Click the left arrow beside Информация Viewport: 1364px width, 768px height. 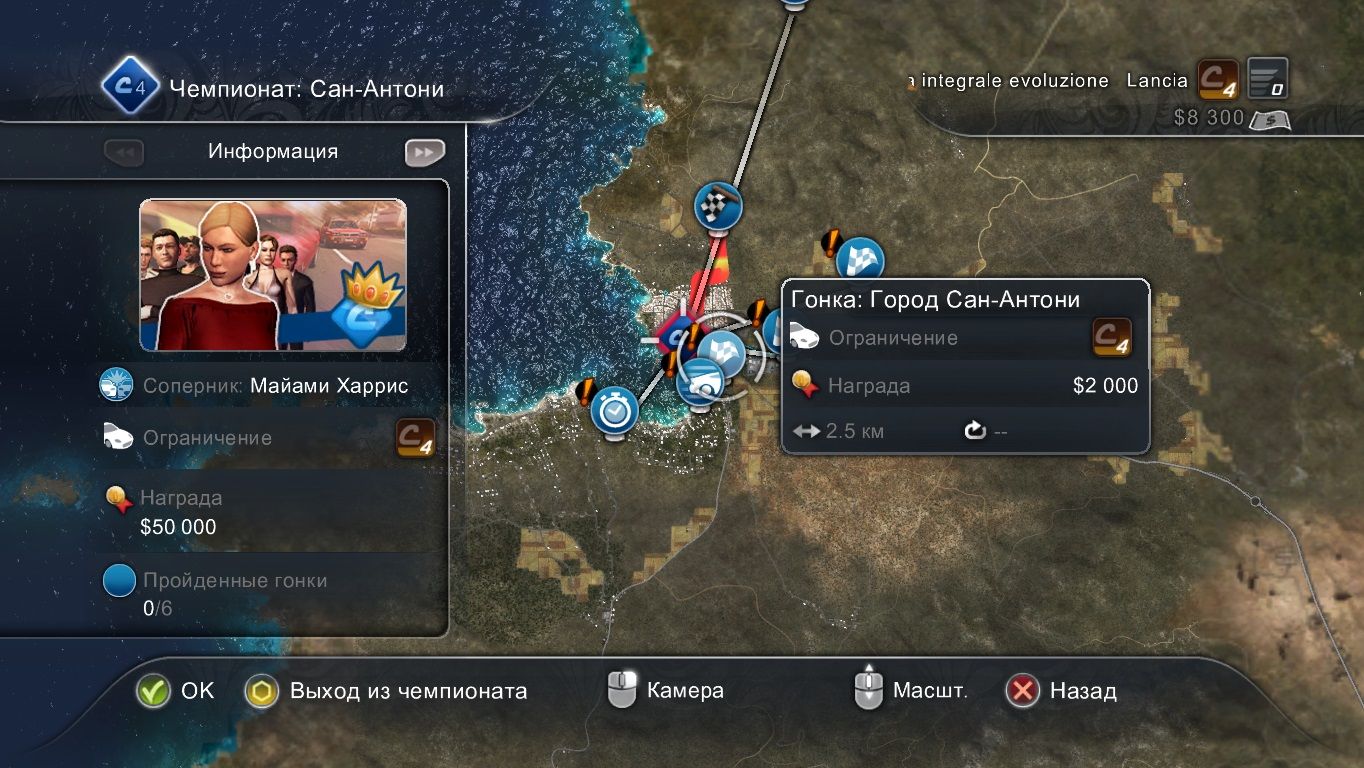point(124,152)
